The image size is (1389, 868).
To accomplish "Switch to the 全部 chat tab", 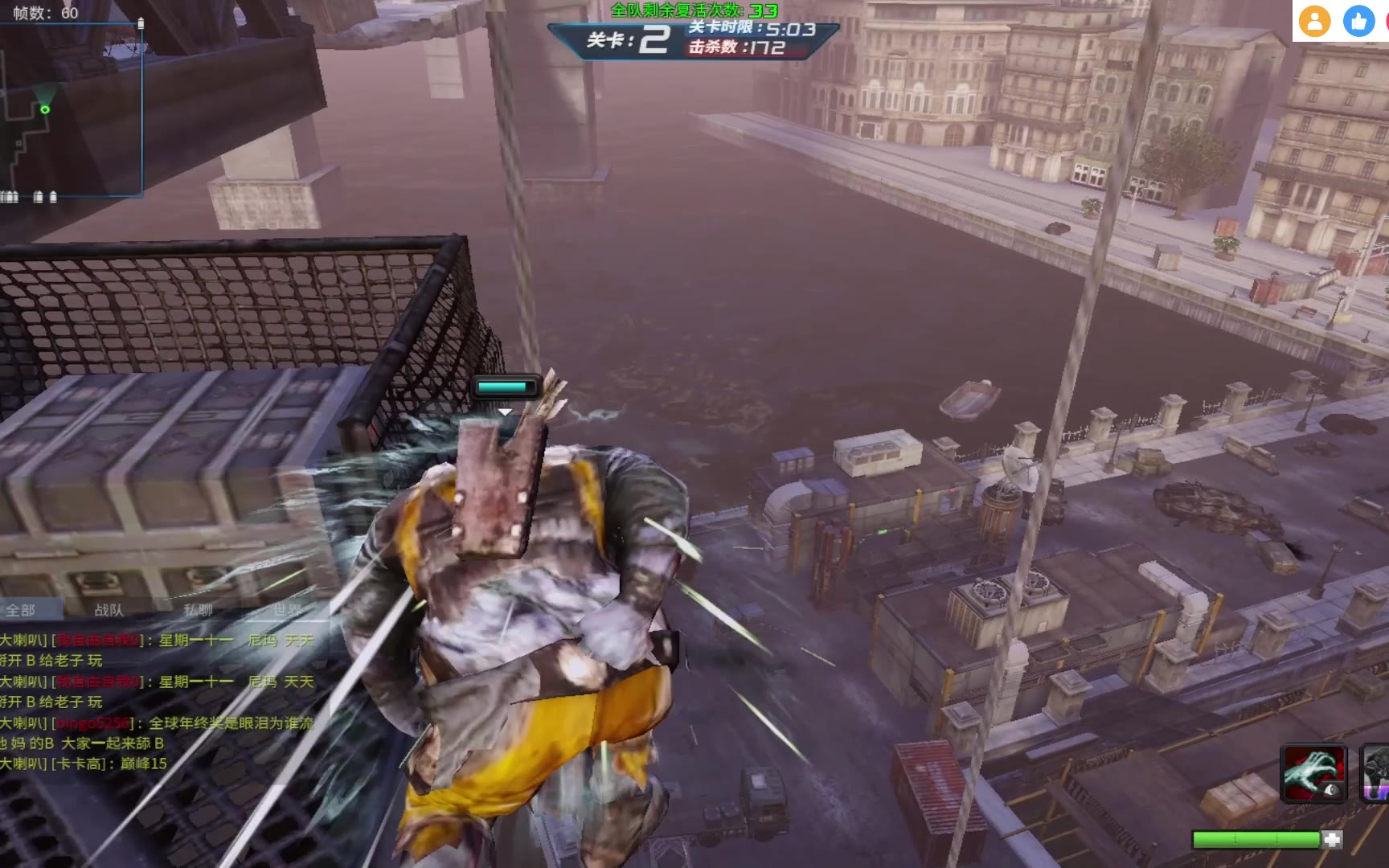I will tap(22, 610).
